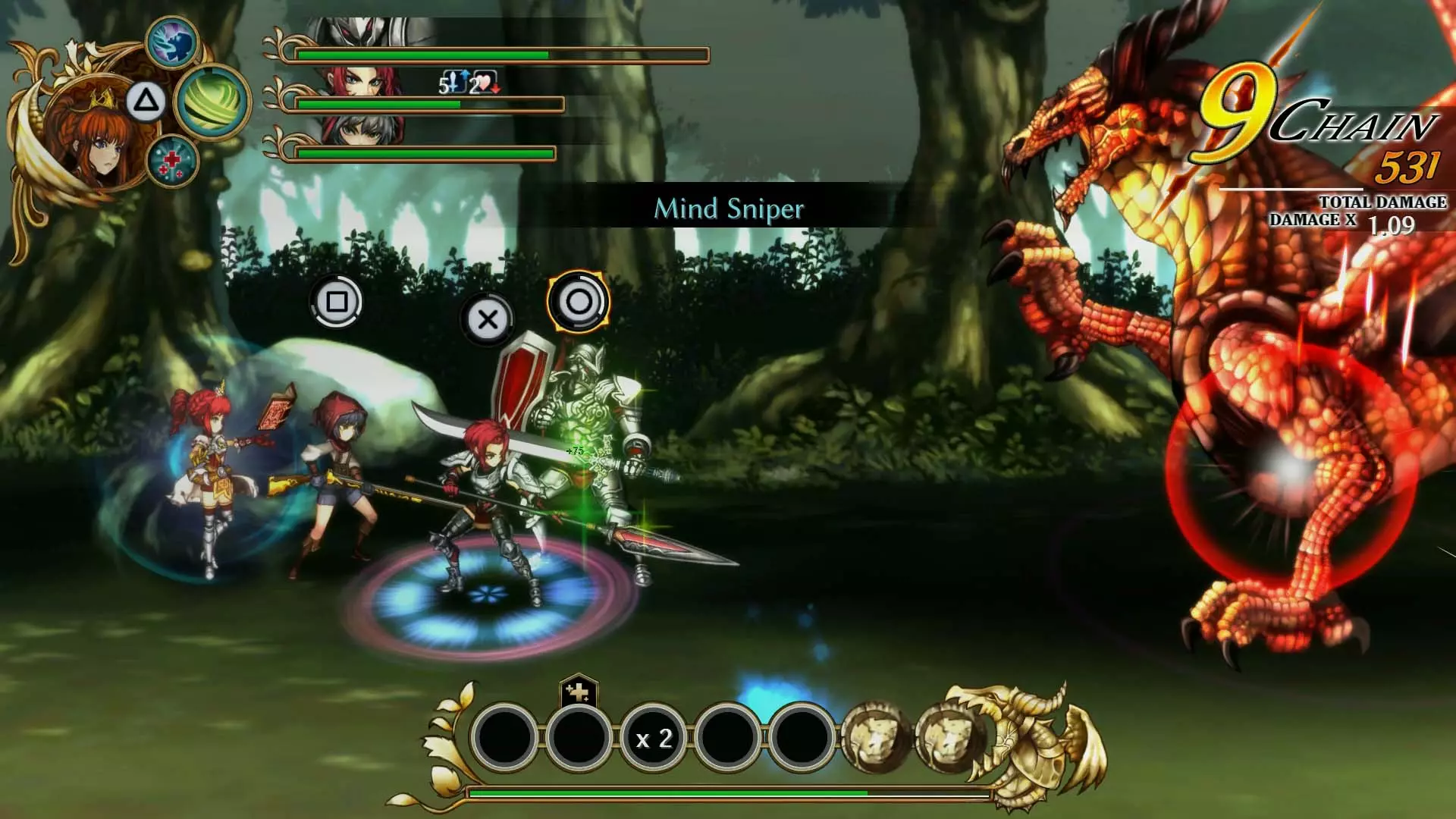Click the gold cross emblem above the AP slot
The height and width of the screenshot is (819, 1456).
579,692
